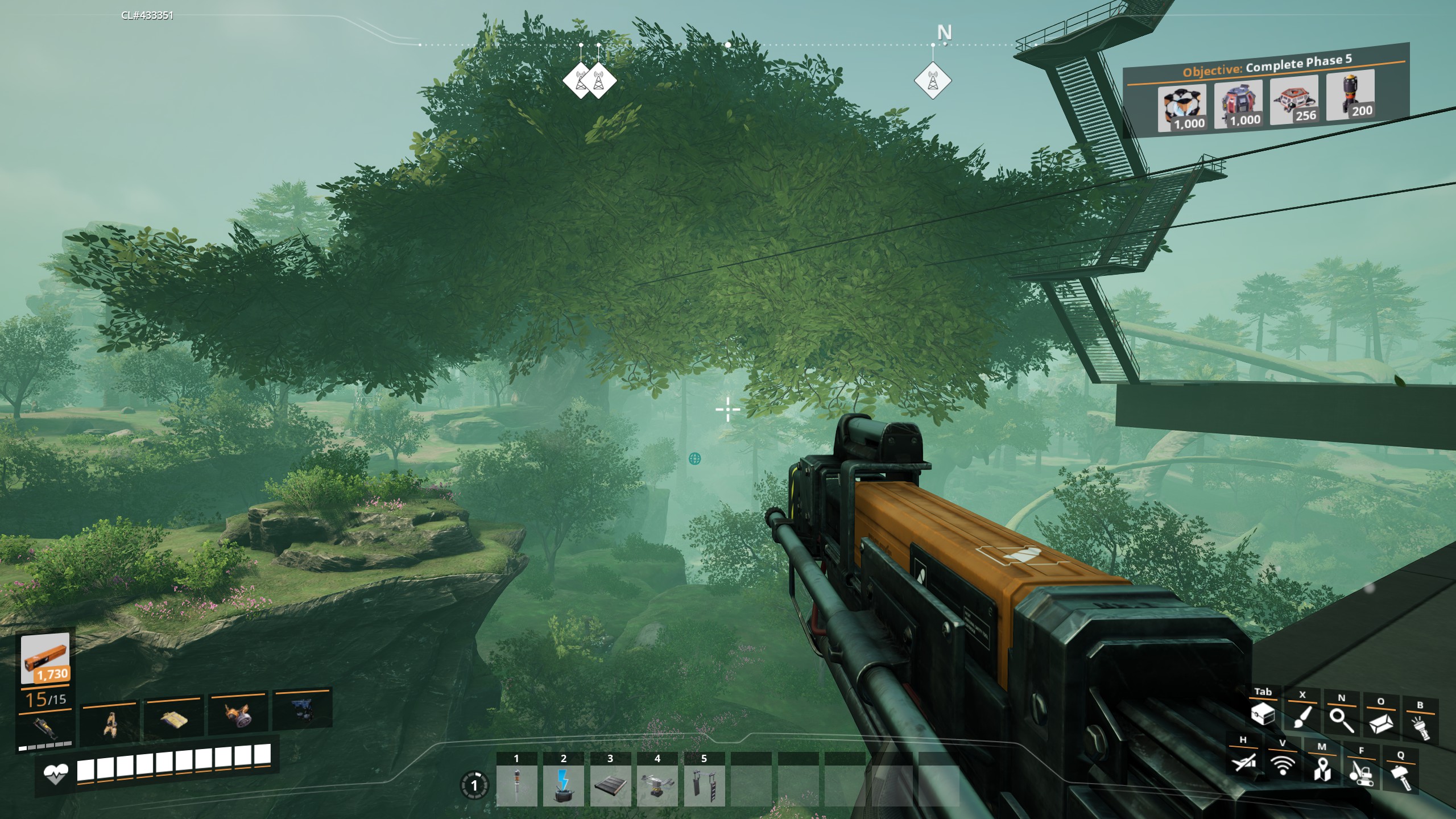Select hotbar slot 4 machine buildable
The width and height of the screenshot is (1456, 819).
[657, 785]
